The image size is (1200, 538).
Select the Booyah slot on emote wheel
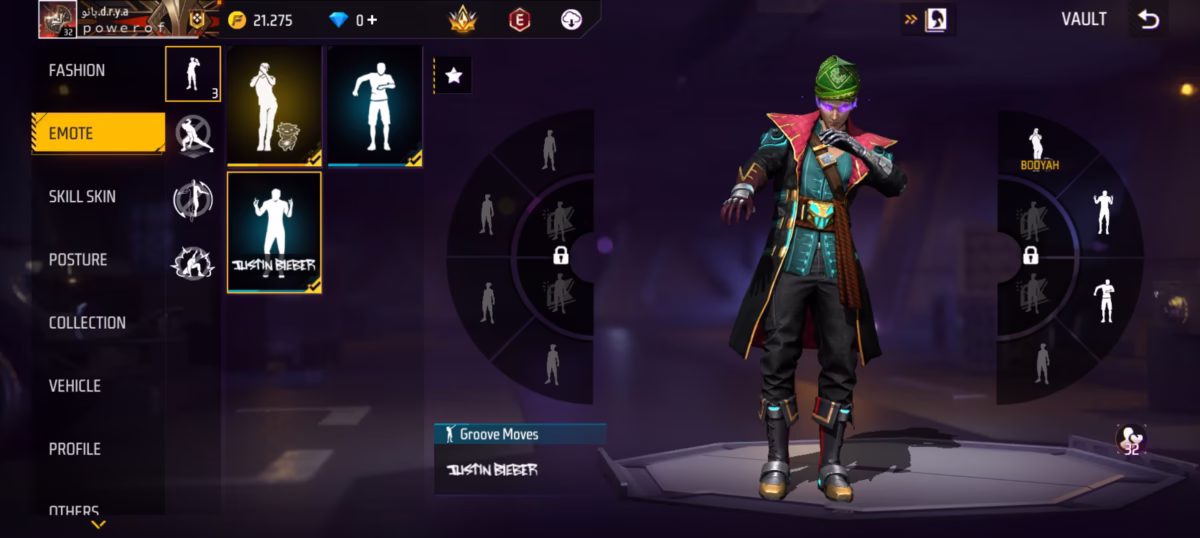(1038, 150)
